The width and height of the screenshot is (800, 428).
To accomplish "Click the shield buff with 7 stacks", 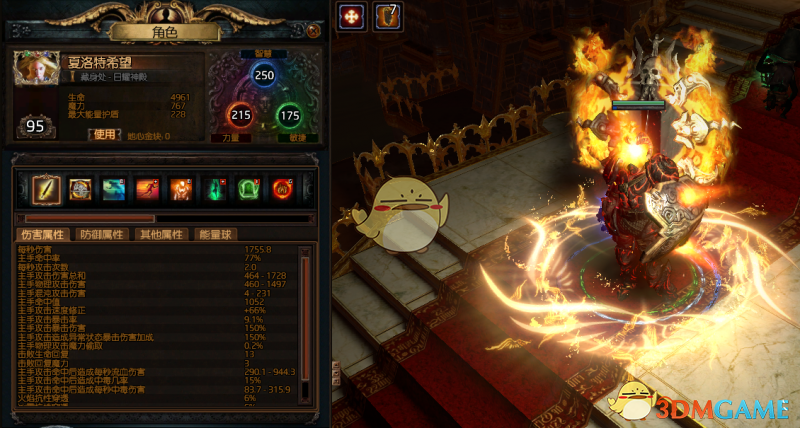I will [386, 16].
